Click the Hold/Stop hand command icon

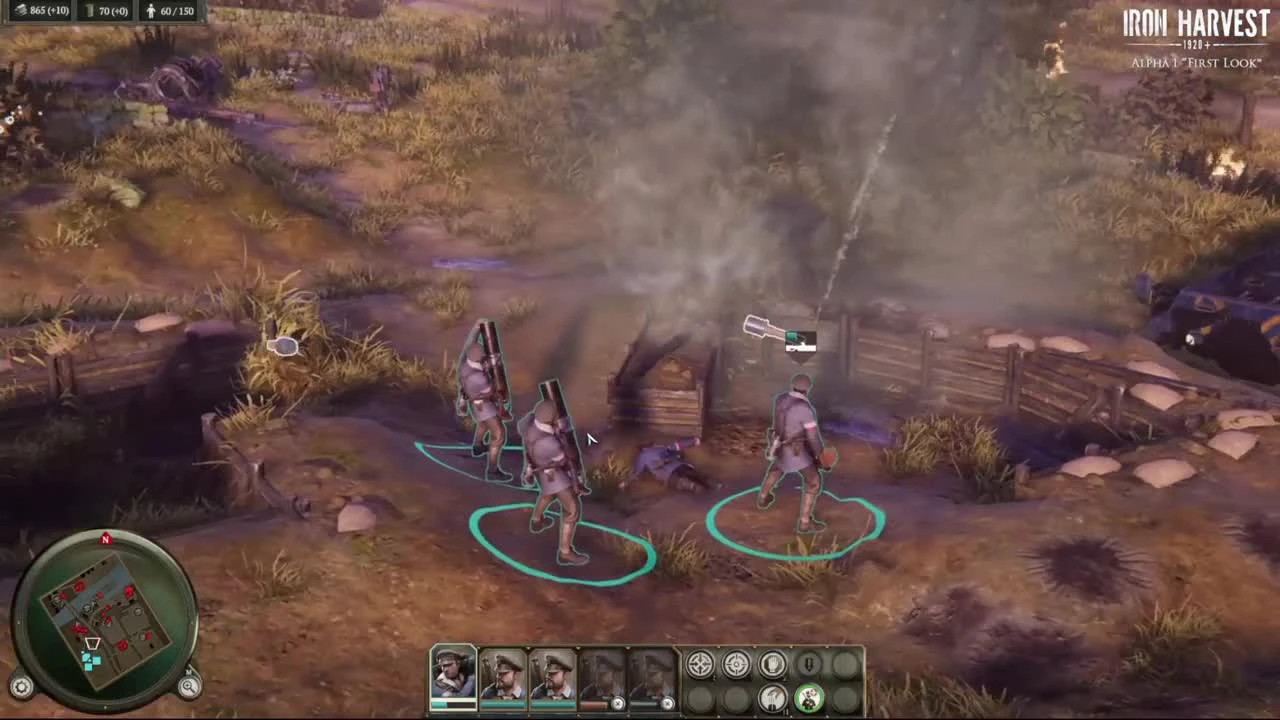(x=771, y=663)
